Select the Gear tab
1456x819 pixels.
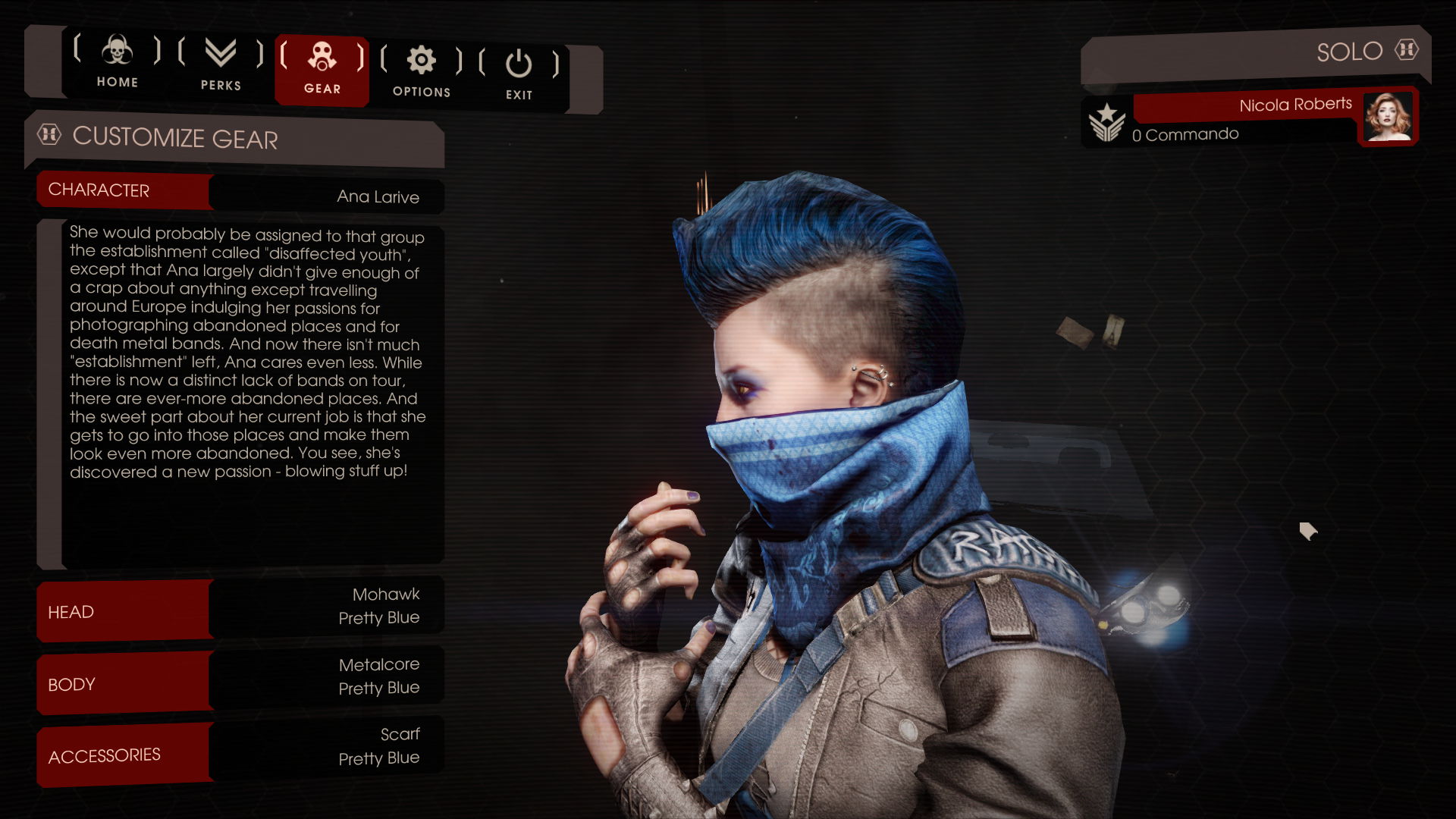(322, 68)
